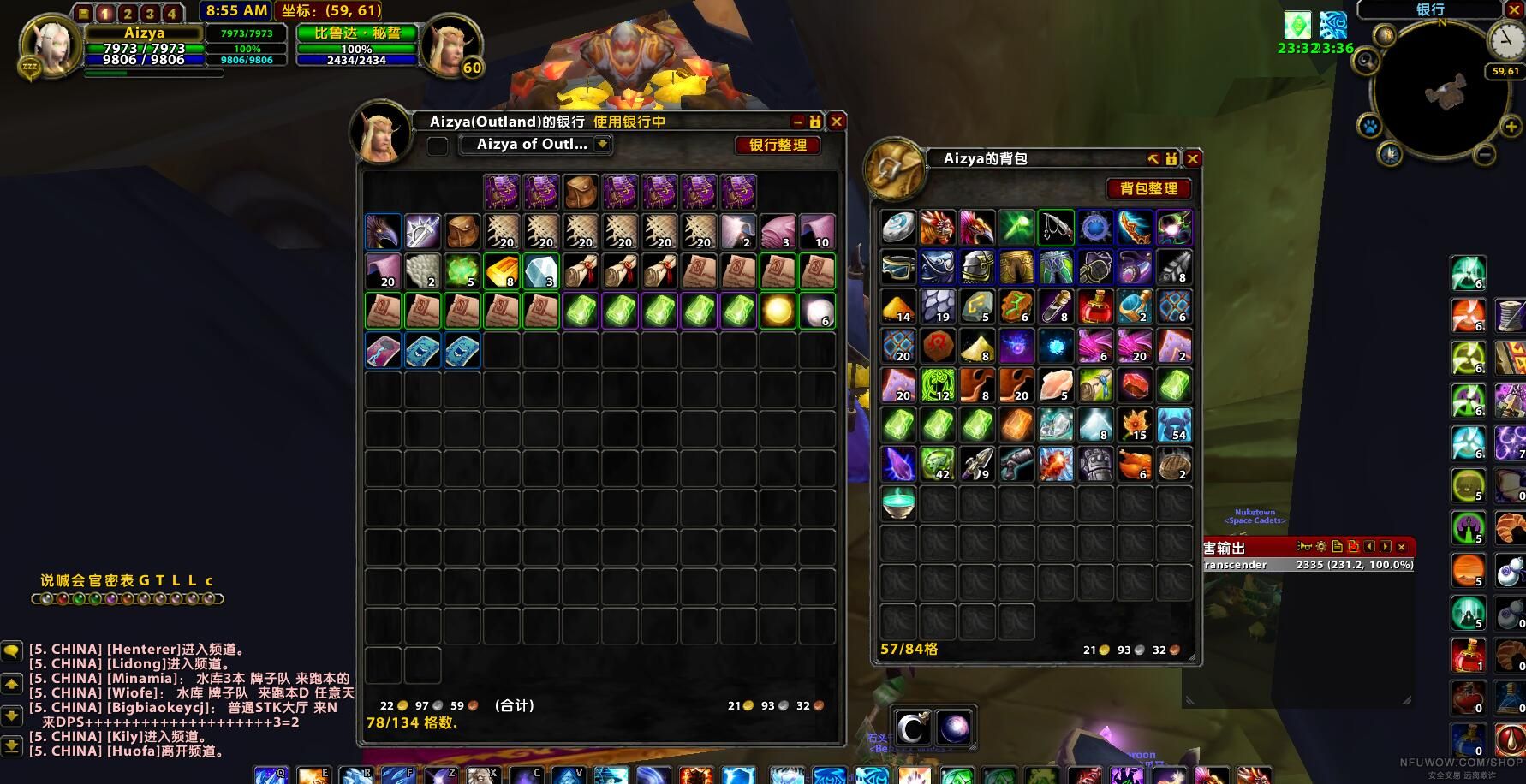Open the Aizya of Outland character dropdown
This screenshot has width=1526, height=784.
tap(602, 145)
